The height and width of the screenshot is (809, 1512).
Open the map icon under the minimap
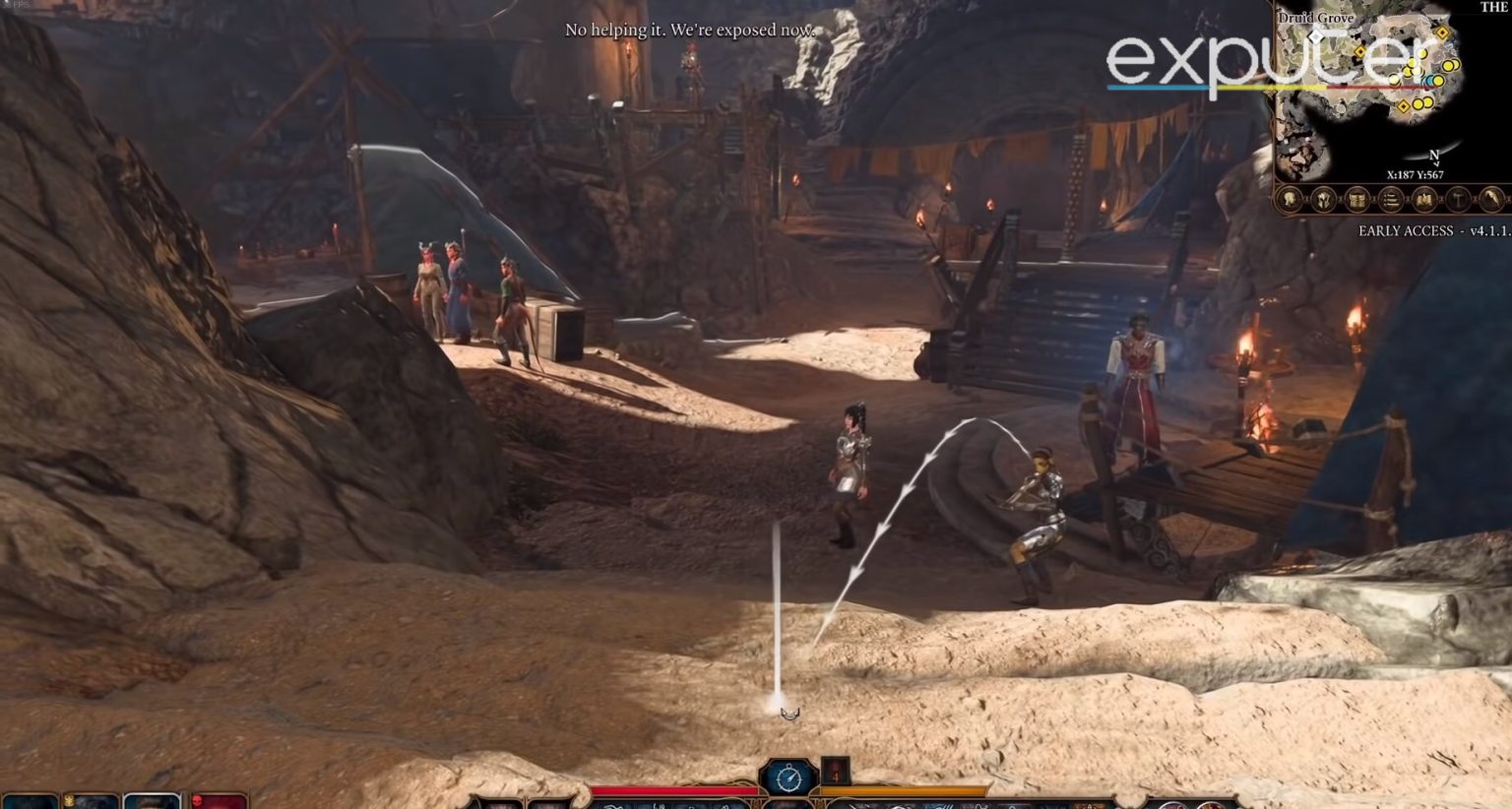(x=1424, y=201)
